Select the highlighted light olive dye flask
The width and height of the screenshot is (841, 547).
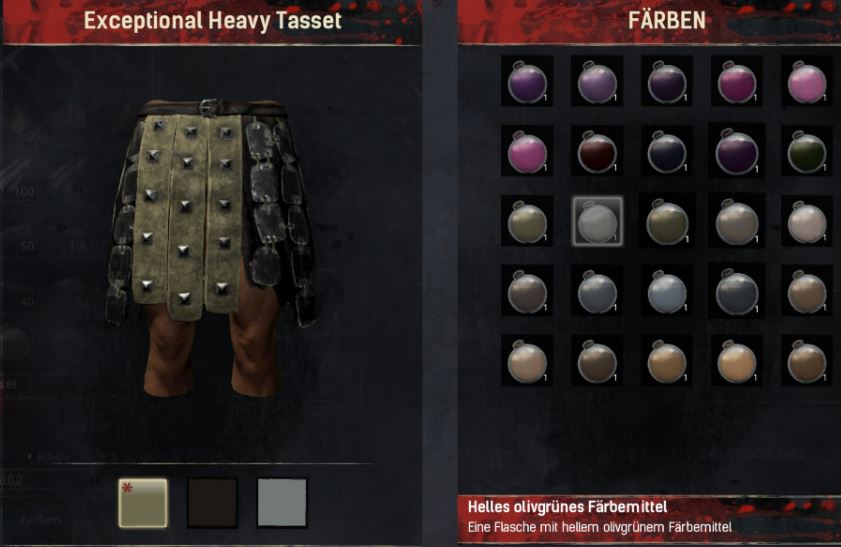point(597,221)
